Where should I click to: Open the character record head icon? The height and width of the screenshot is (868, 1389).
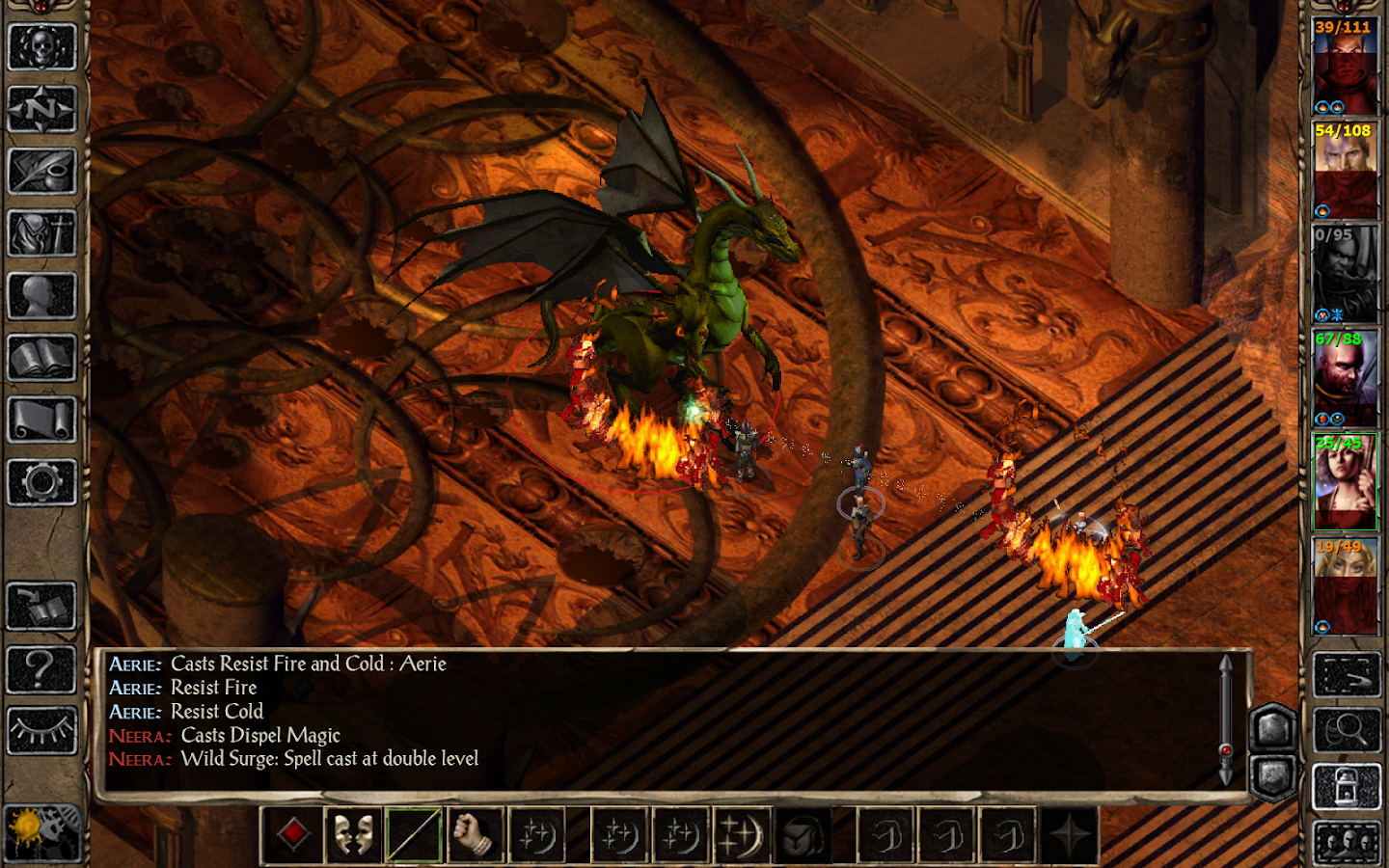[x=41, y=295]
